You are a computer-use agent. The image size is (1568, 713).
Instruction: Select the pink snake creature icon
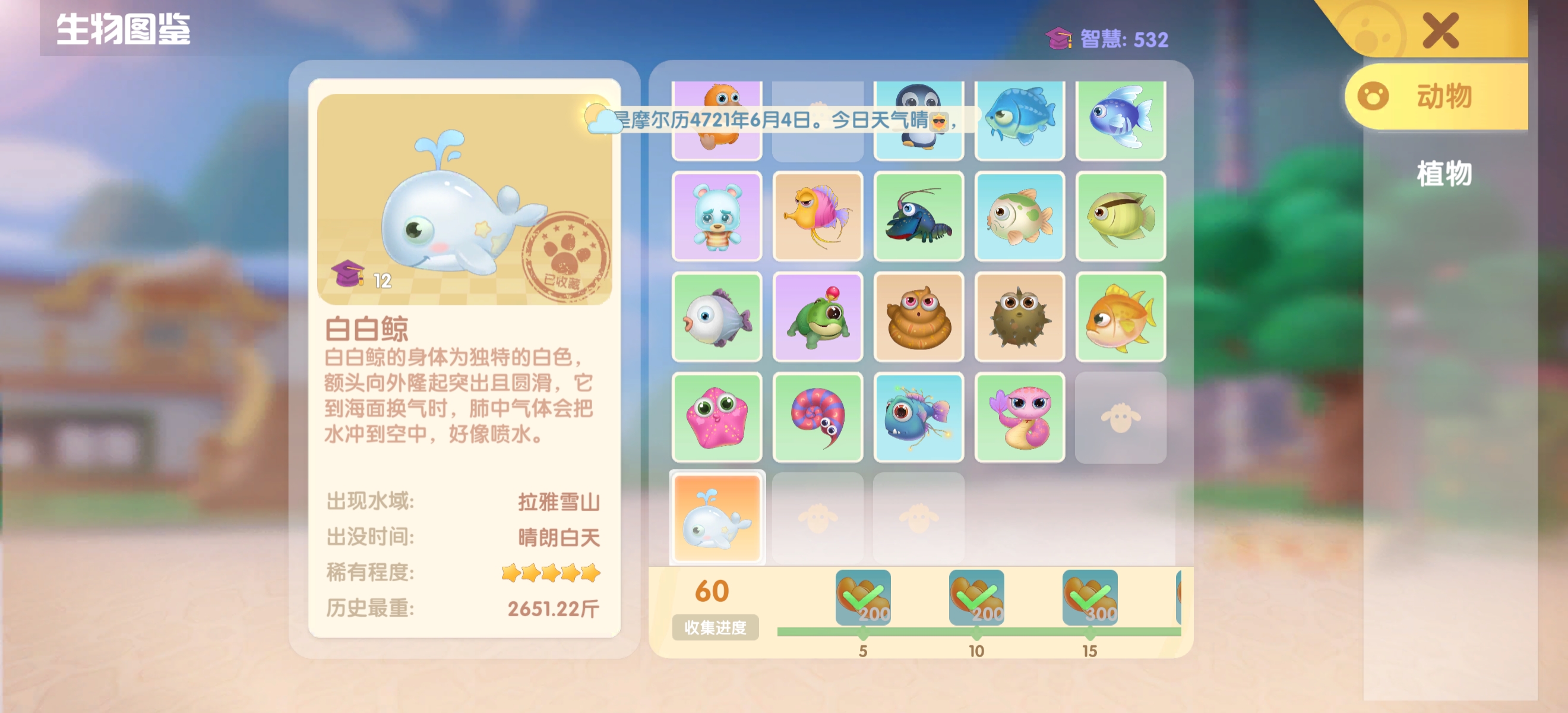tap(1020, 416)
